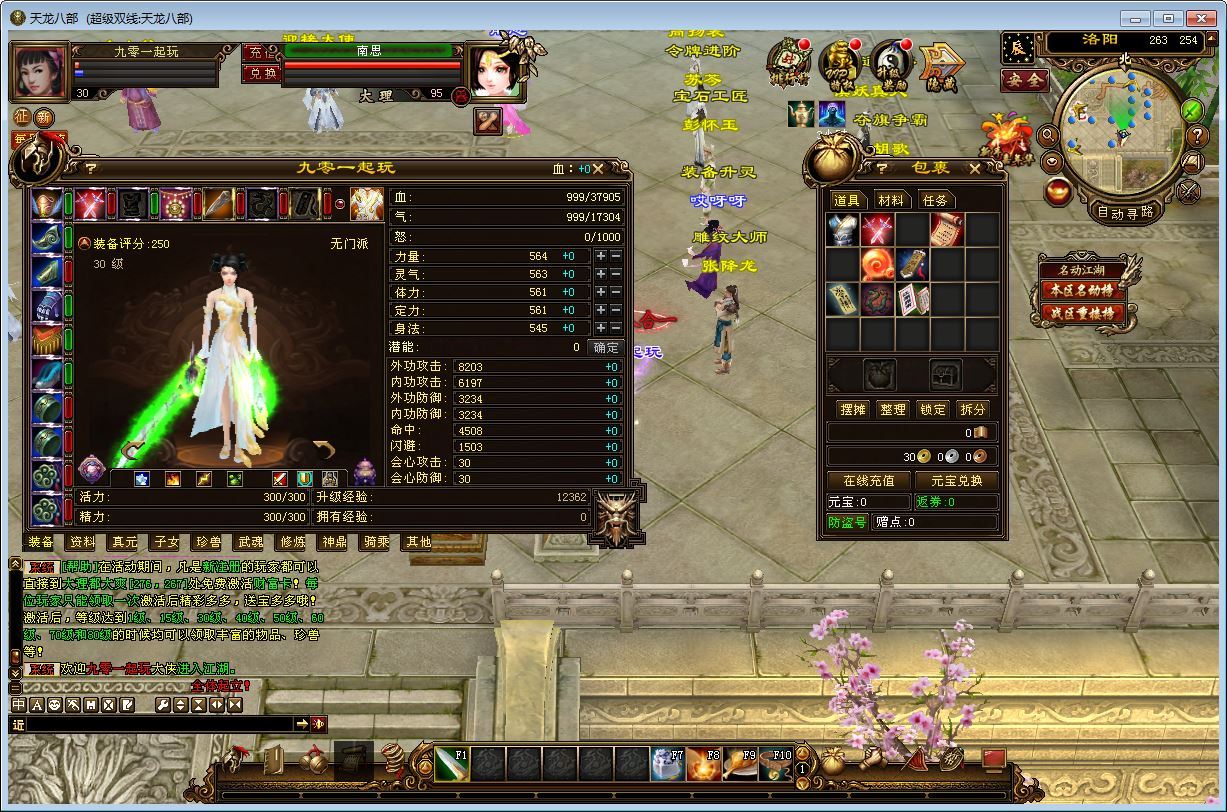Open the 珍兽 pet tab

tap(208, 542)
